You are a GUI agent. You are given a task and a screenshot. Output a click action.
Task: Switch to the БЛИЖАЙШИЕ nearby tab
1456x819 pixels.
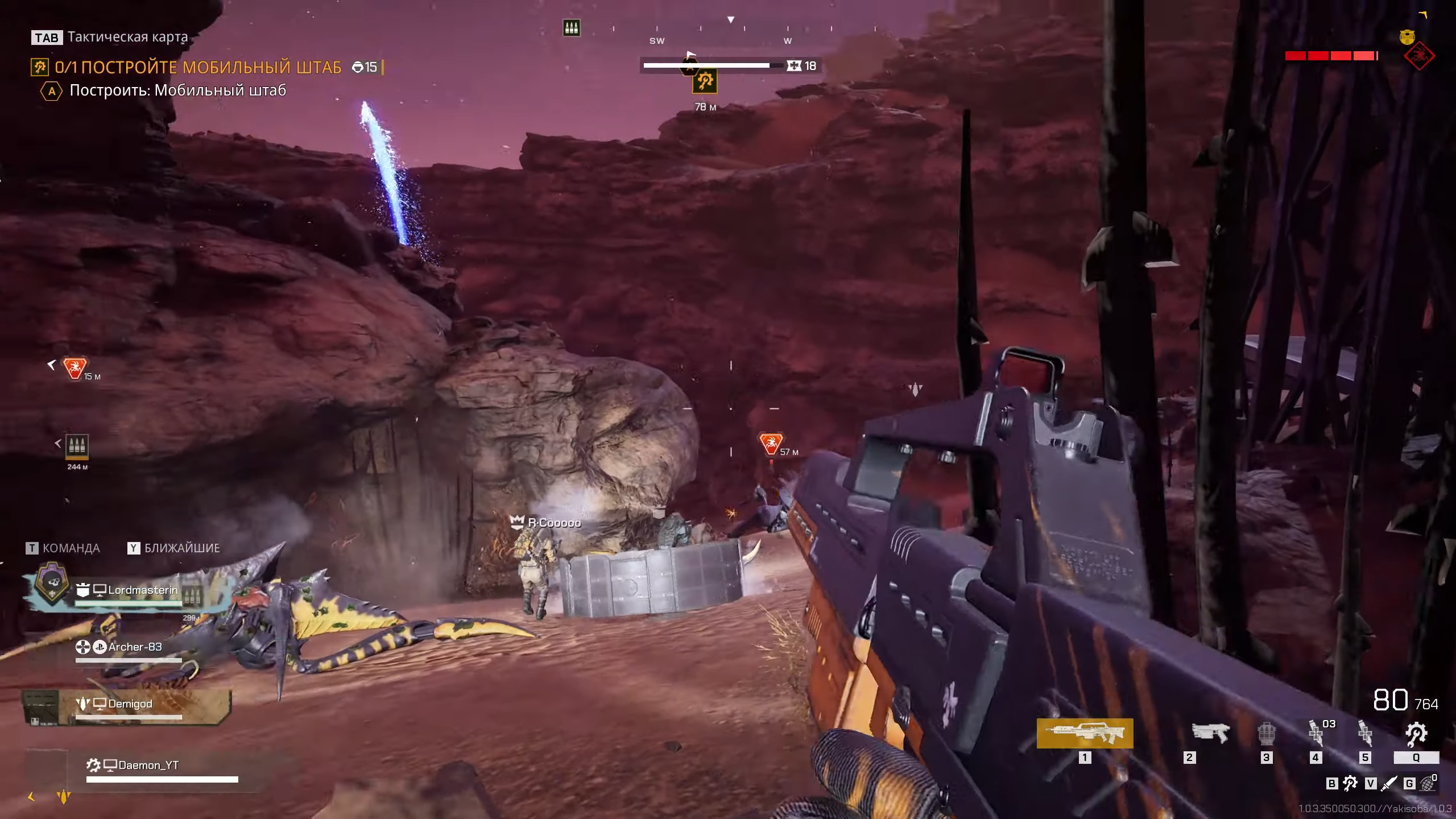pos(174,548)
